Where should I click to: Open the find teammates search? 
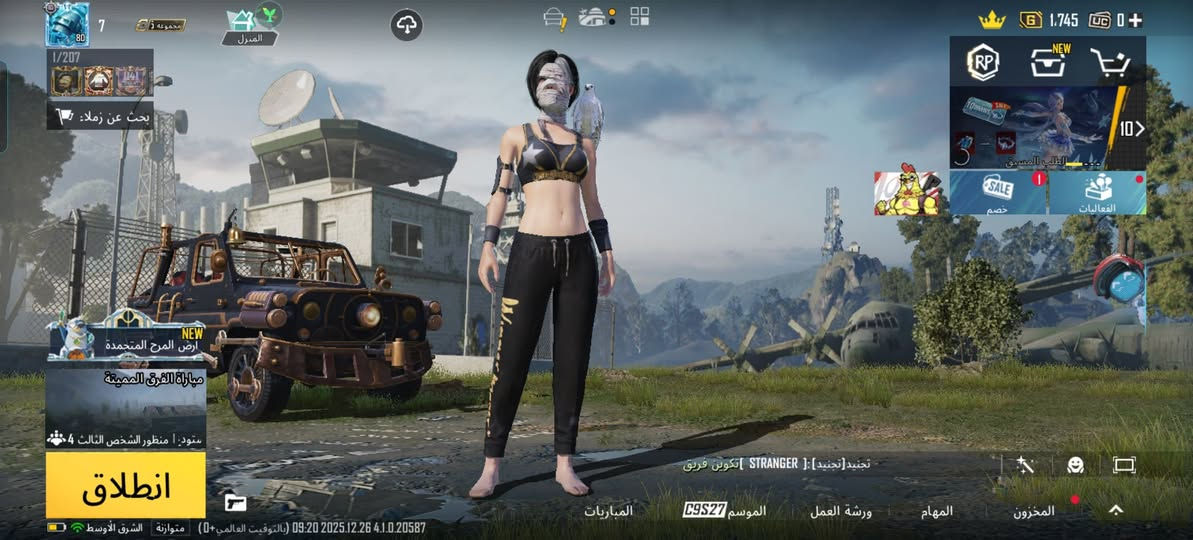[x=101, y=116]
